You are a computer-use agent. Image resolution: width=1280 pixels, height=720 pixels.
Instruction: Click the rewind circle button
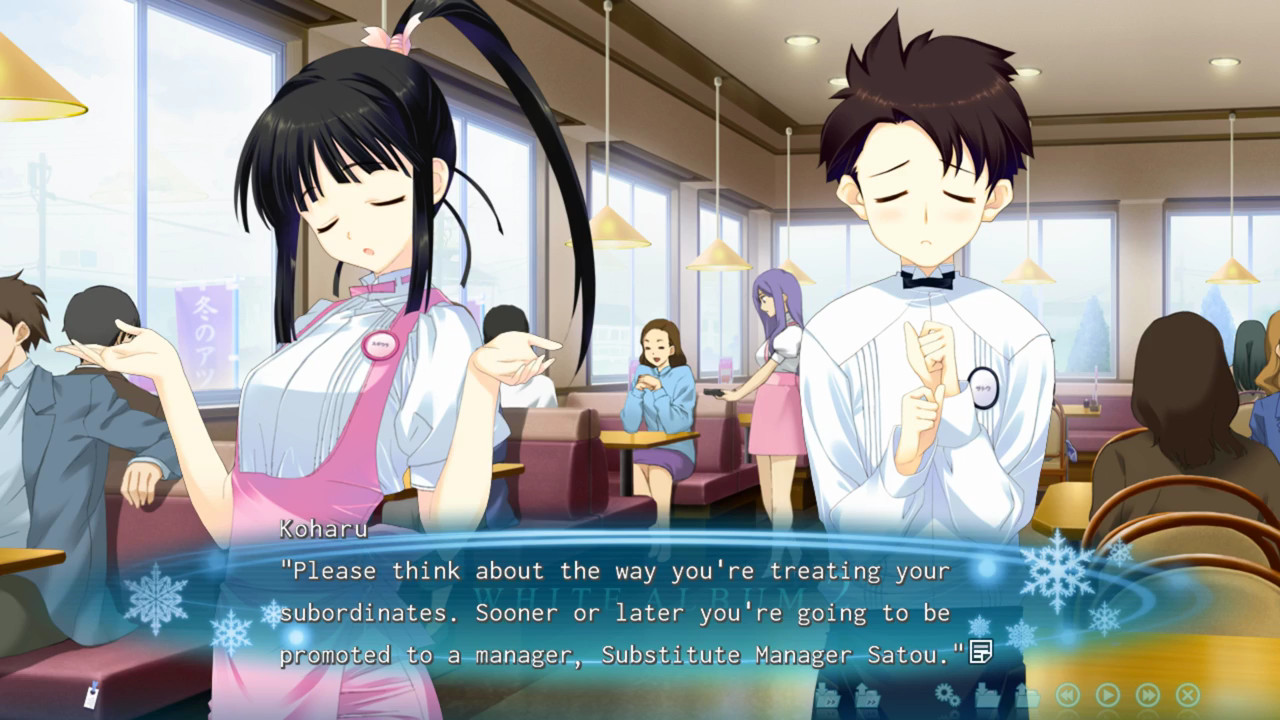[1068, 695]
